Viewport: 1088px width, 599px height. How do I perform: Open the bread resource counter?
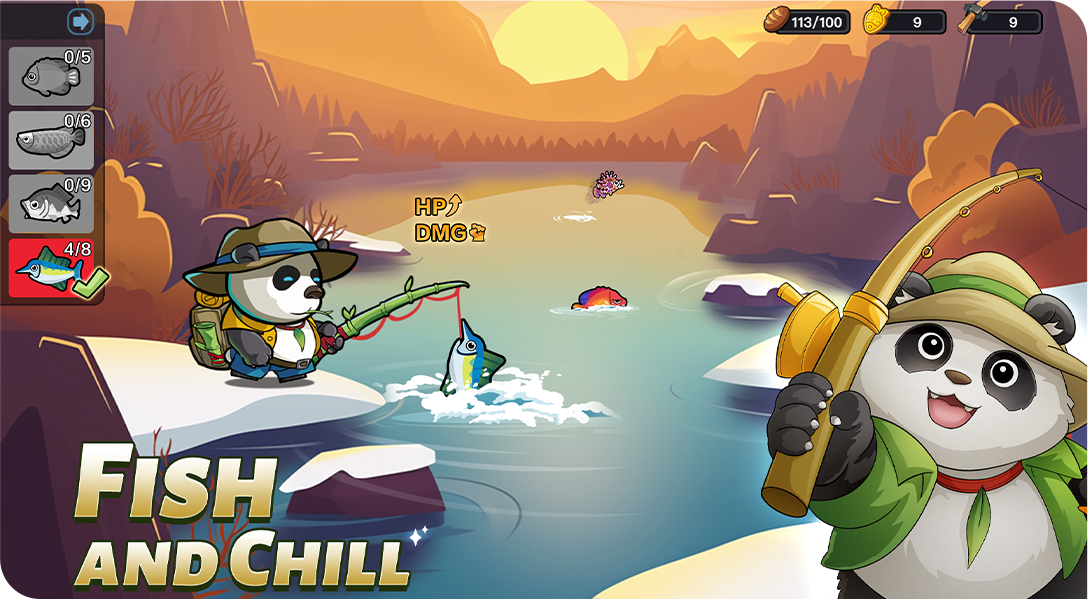coord(808,21)
